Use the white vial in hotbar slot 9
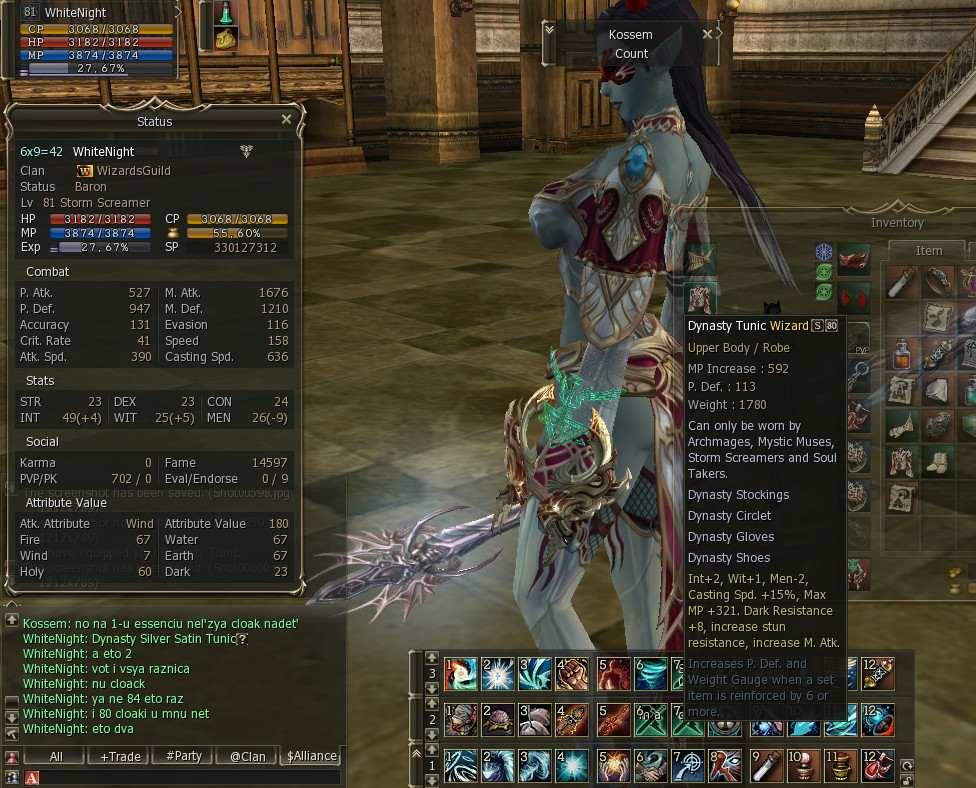 (x=767, y=765)
